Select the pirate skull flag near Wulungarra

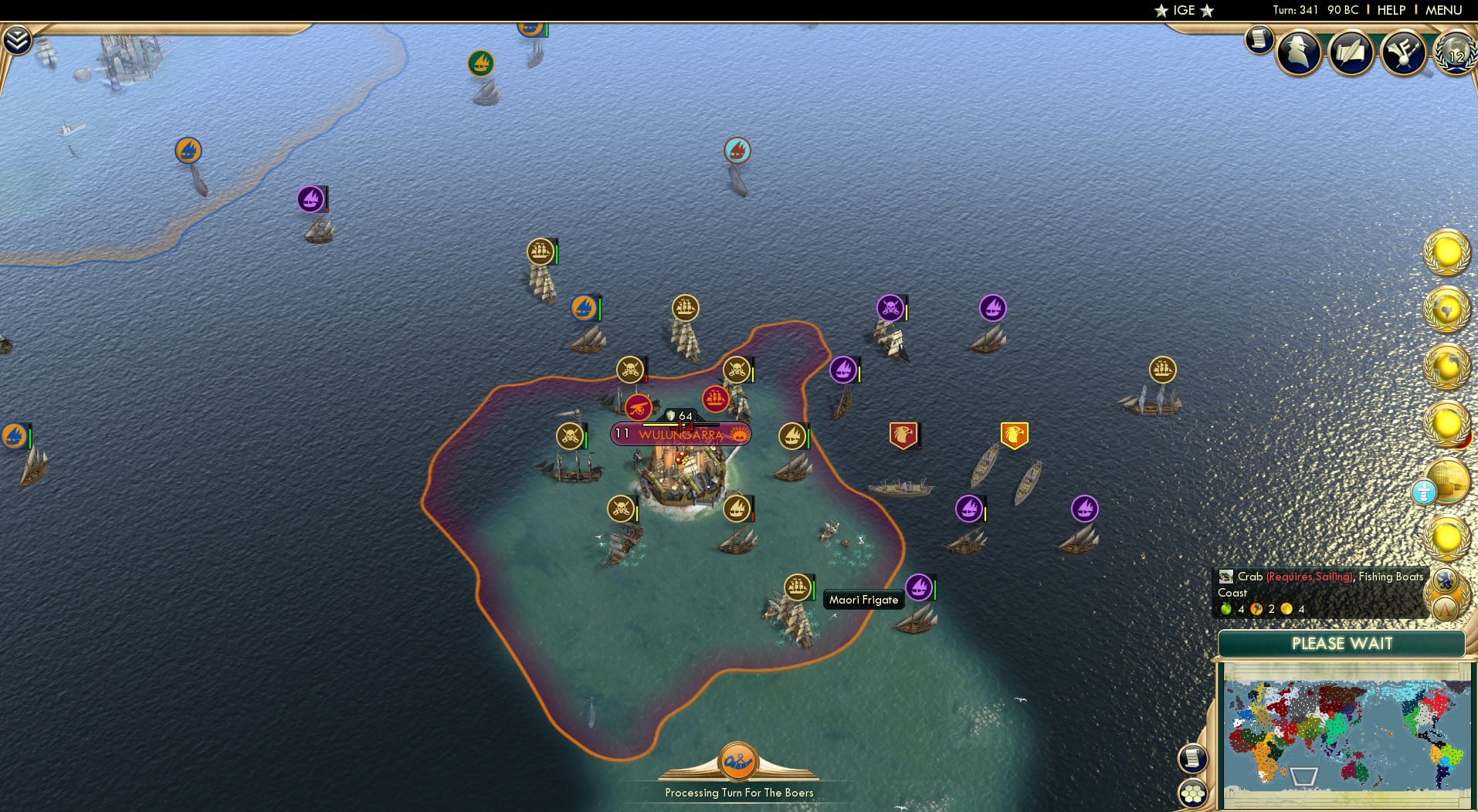[x=629, y=370]
